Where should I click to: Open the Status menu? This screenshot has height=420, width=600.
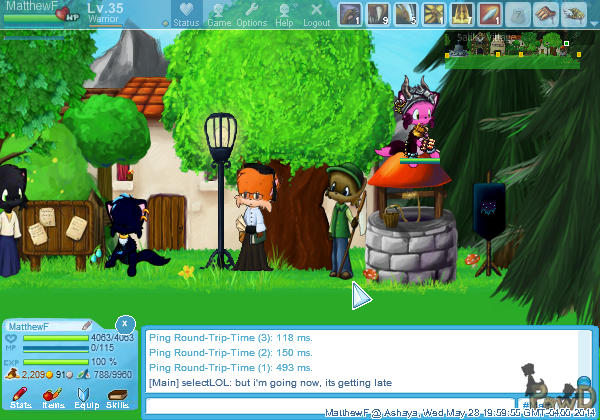[x=185, y=15]
